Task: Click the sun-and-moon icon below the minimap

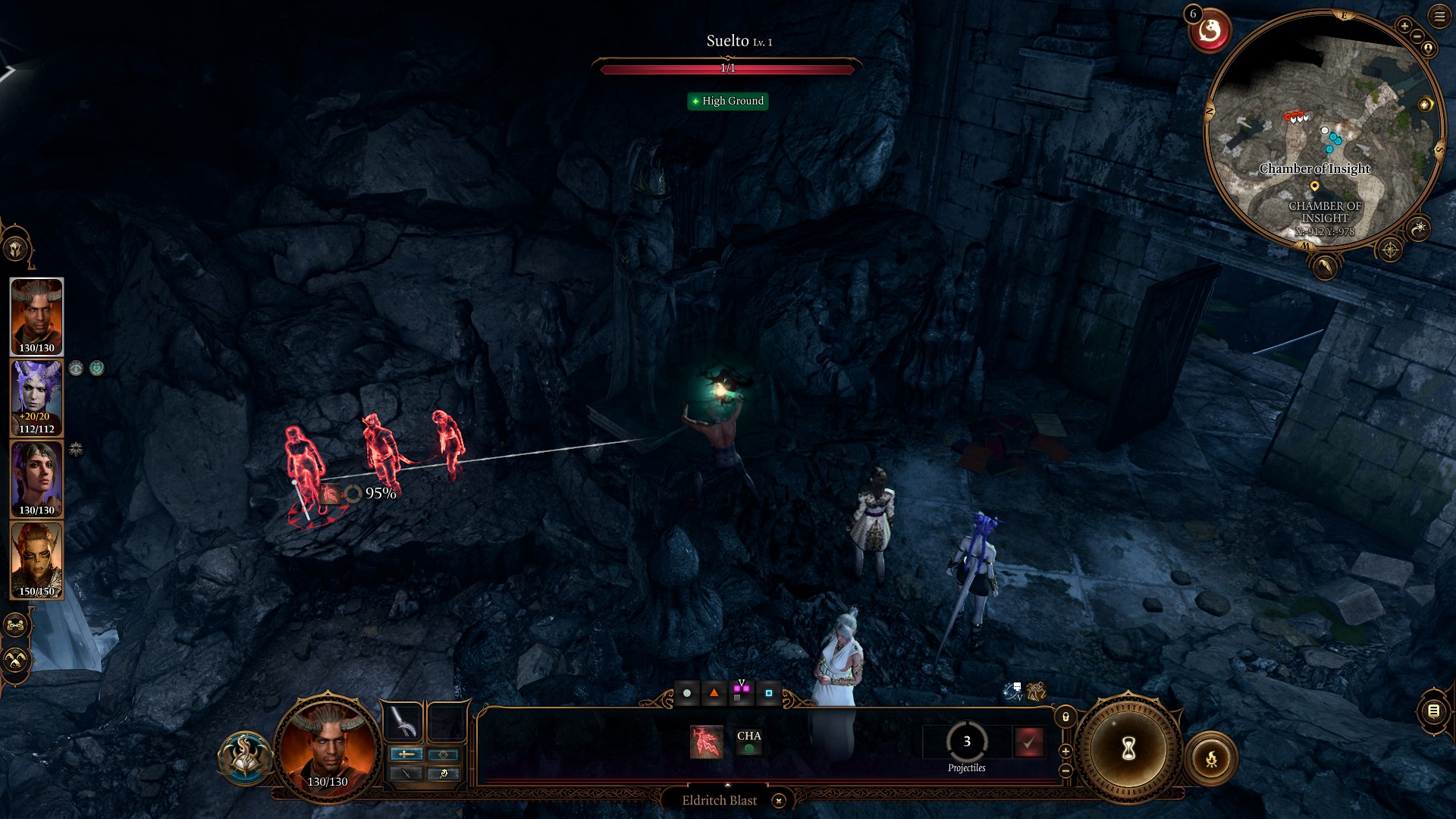Action: [x=1419, y=228]
